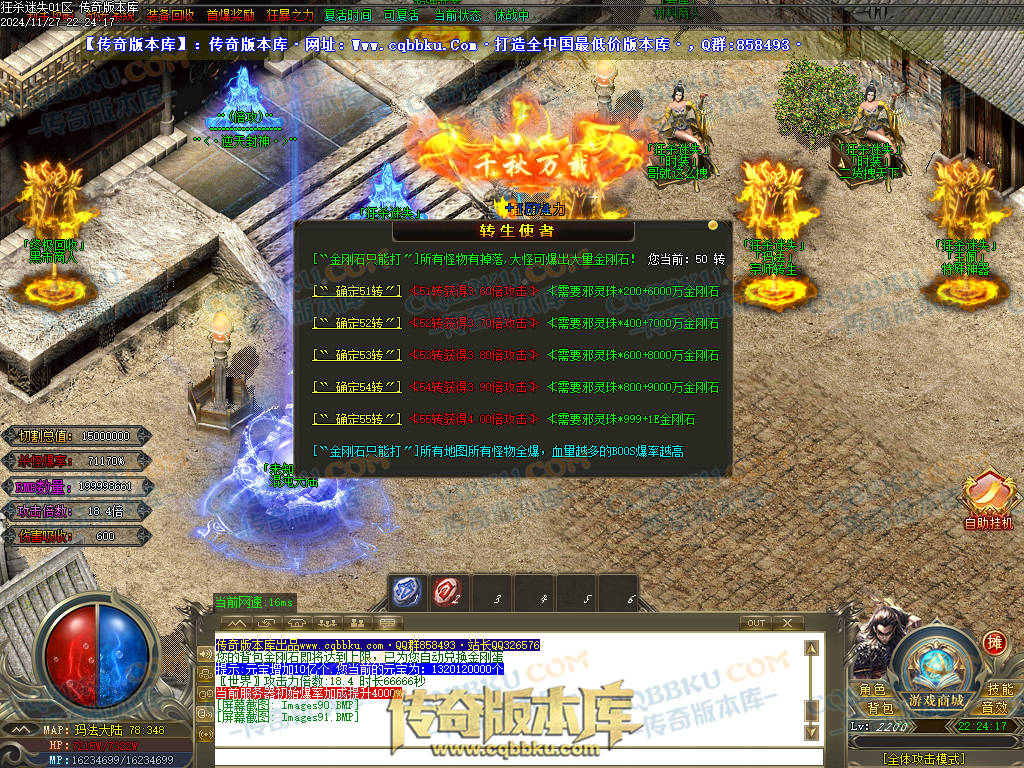Viewport: 1024px width, 768px height.
Task: Open the 自助挂机 auto-play icon
Action: click(x=988, y=497)
